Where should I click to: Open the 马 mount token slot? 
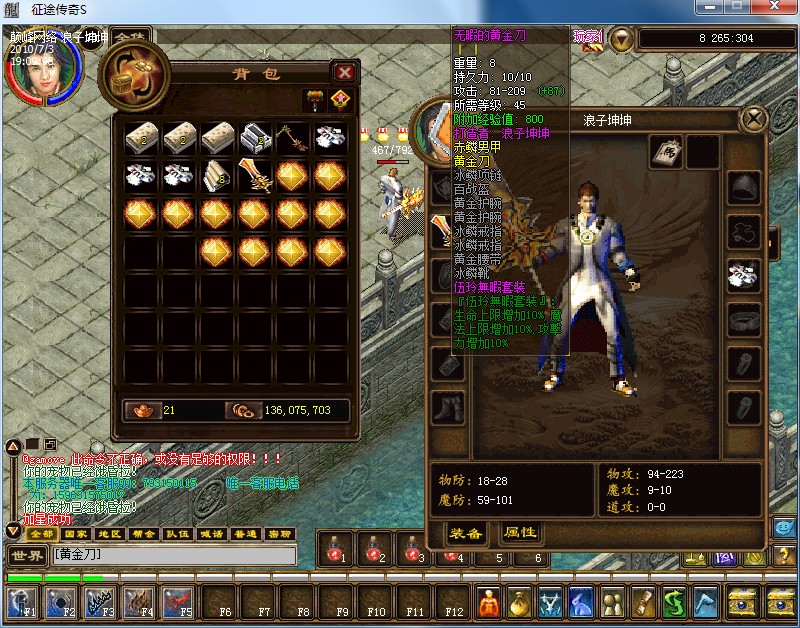(667, 151)
